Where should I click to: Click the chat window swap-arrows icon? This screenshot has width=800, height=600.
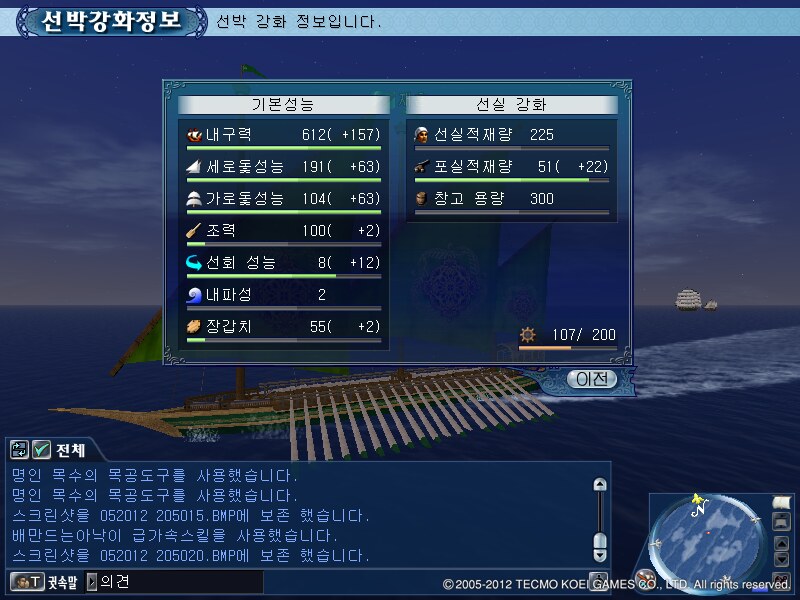(19, 450)
